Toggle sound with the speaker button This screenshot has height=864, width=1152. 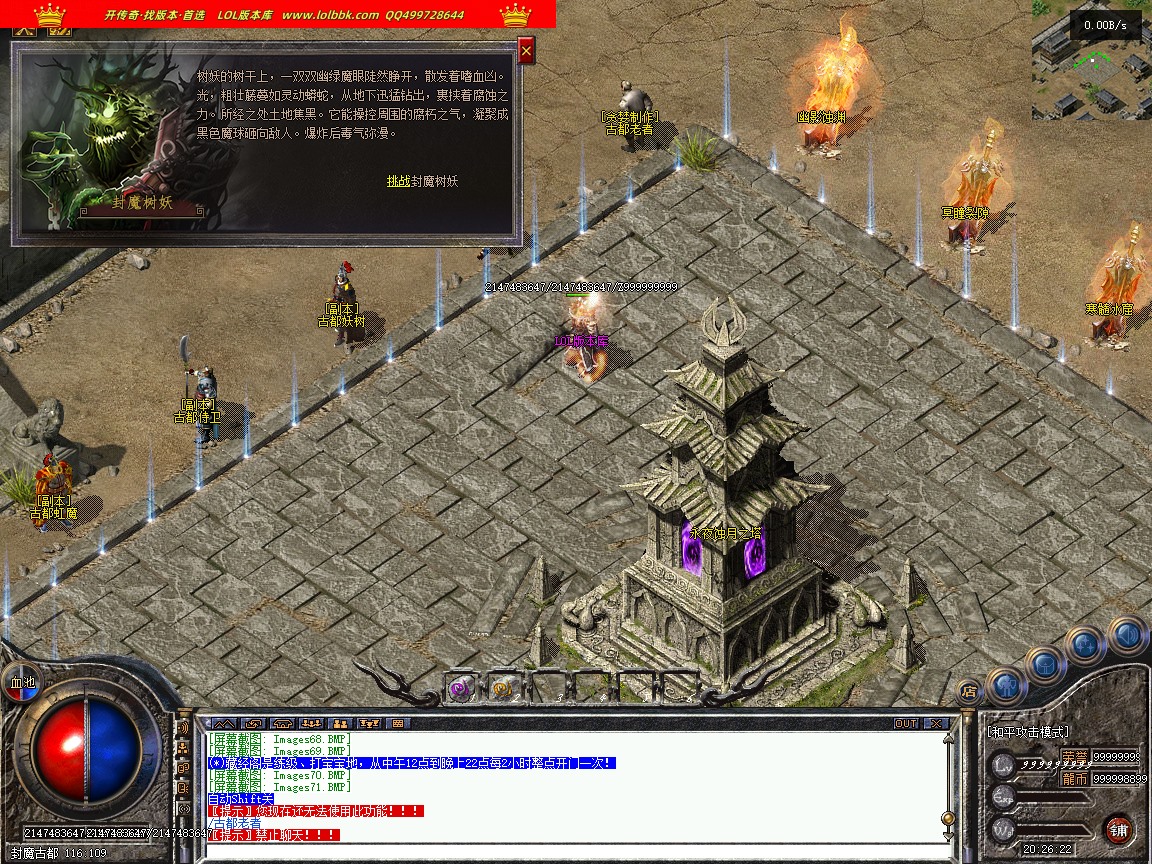coord(1127,634)
